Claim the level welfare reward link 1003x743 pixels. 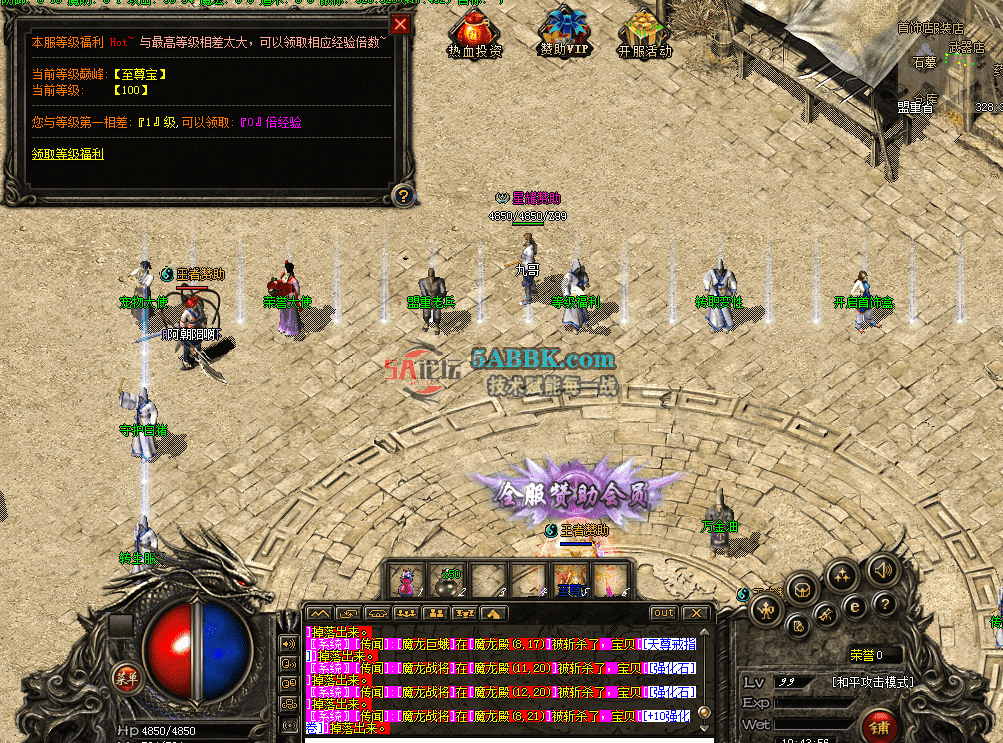tap(67, 154)
